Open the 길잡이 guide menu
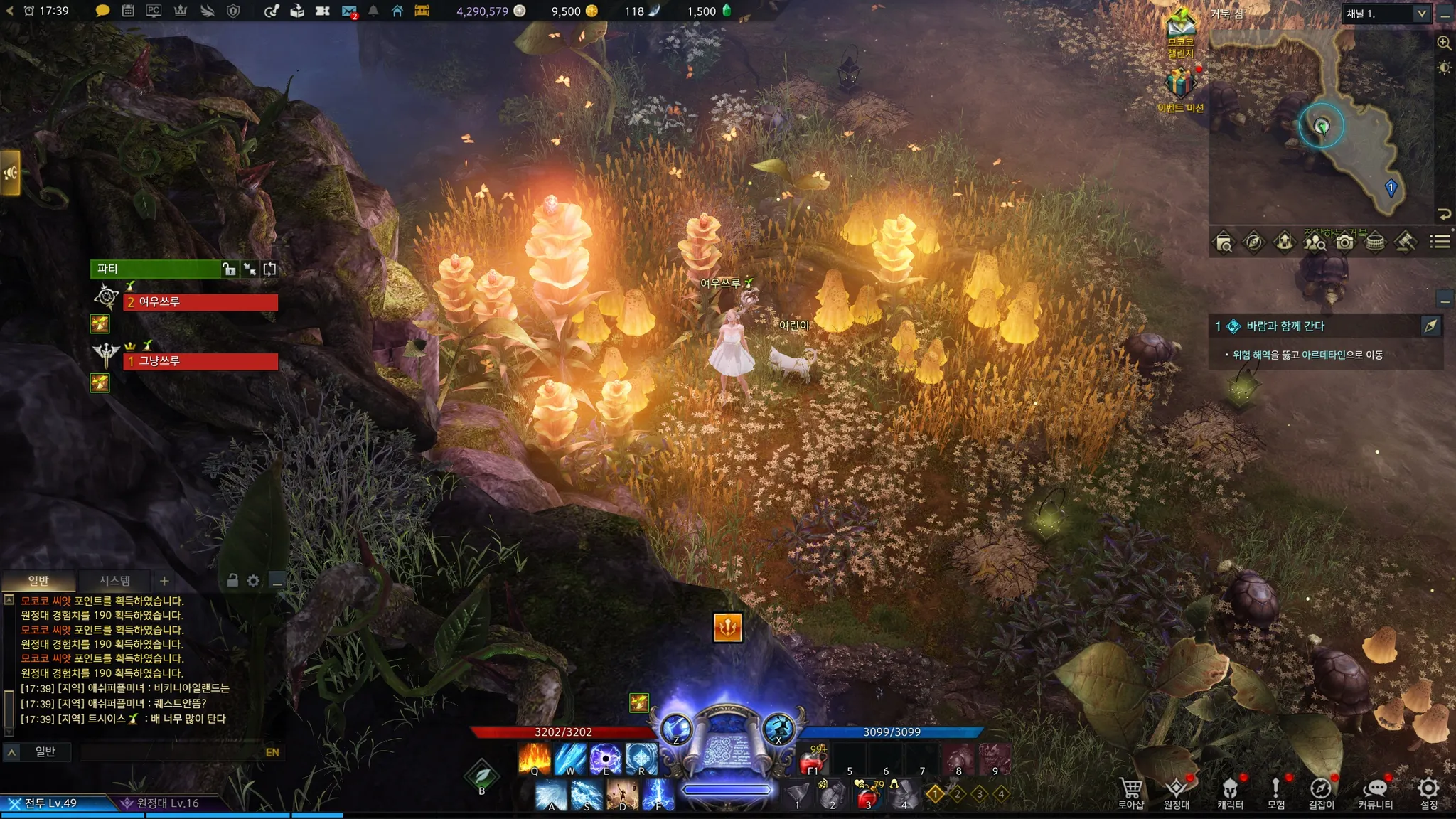The width and height of the screenshot is (1456, 819). 1321,792
